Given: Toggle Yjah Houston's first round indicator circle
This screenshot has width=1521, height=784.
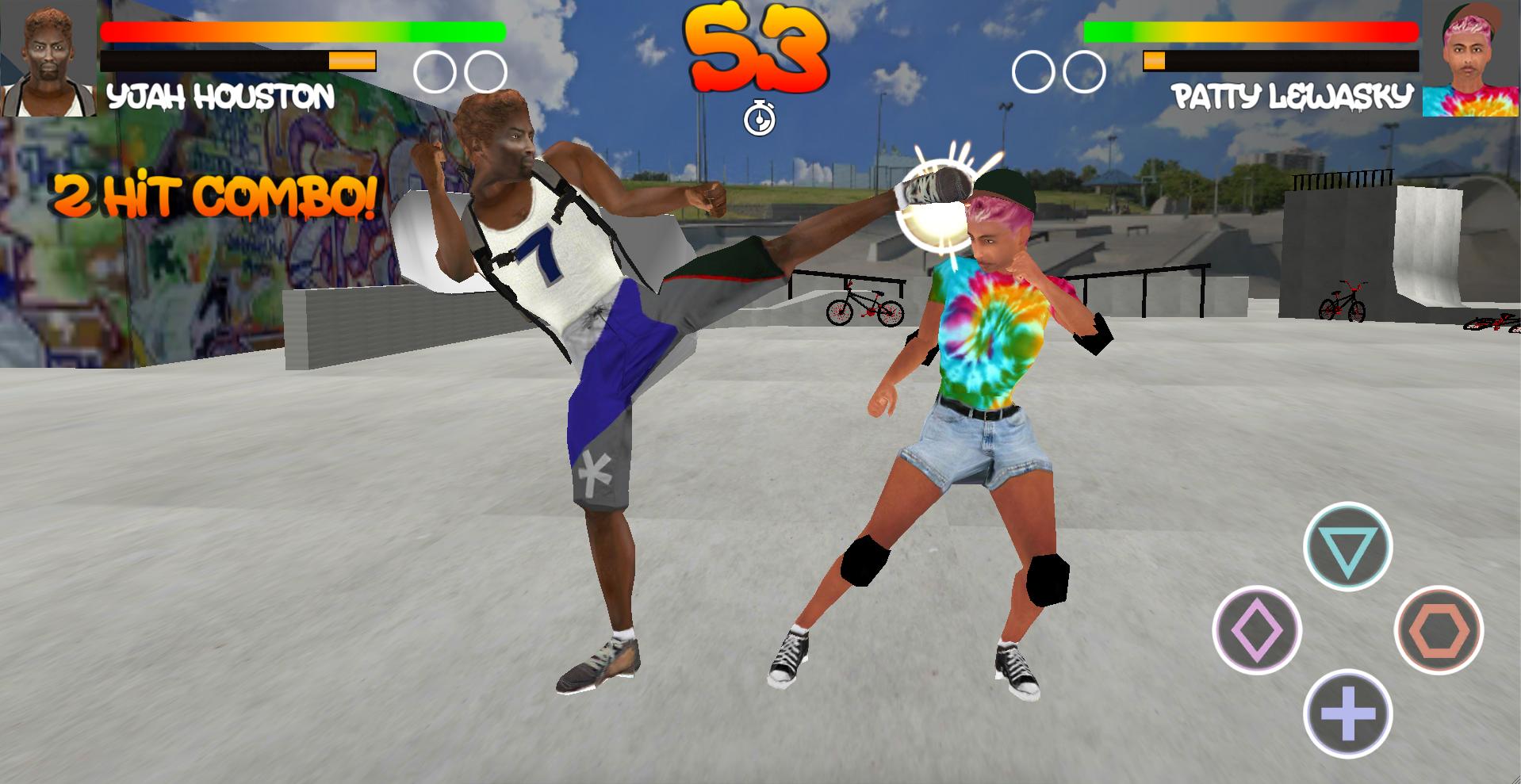Looking at the screenshot, I should tap(435, 71).
